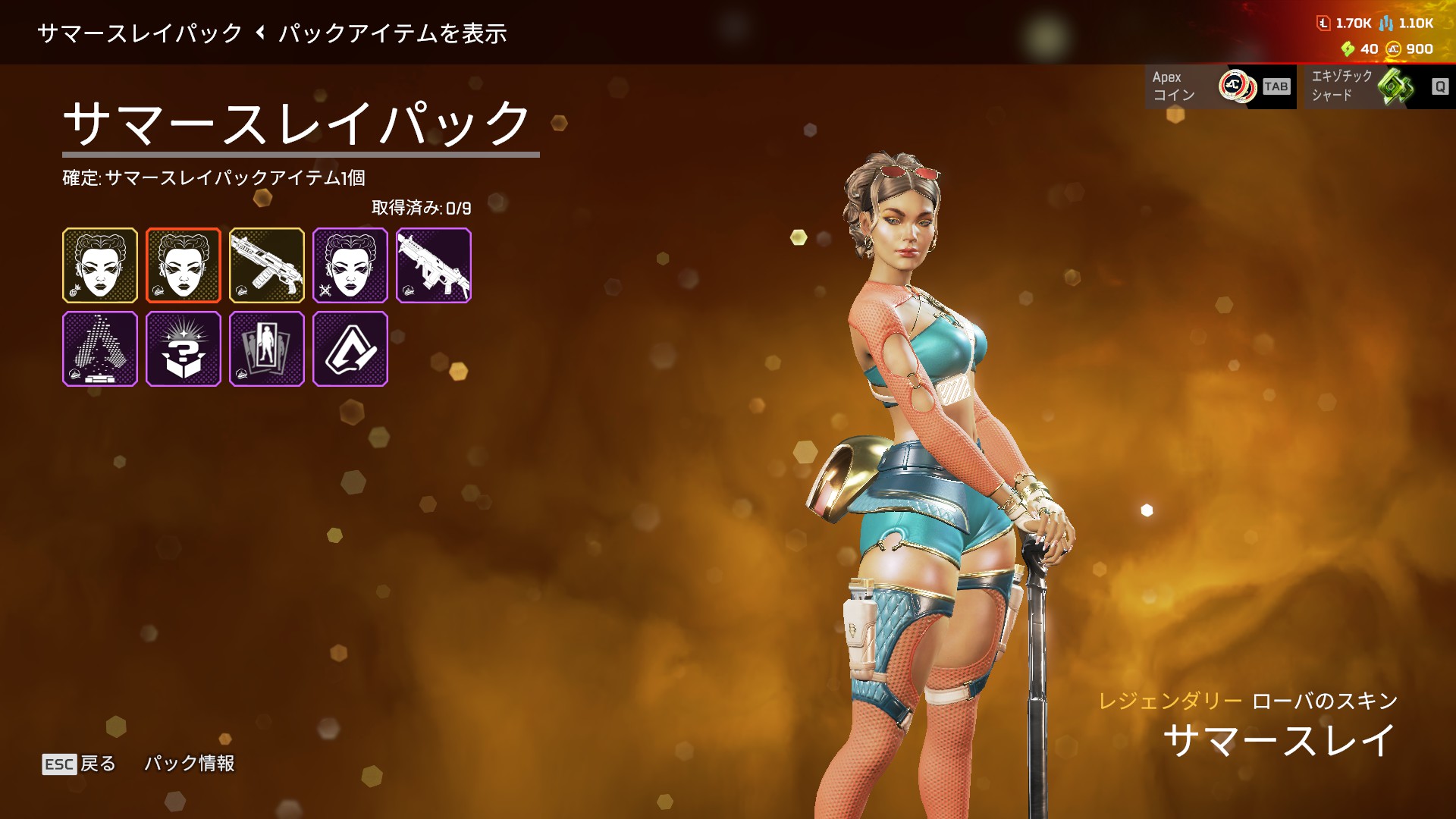Select the gold Loba skin with pineapple badge
Viewport: 1456px width, 819px height.
(x=100, y=265)
